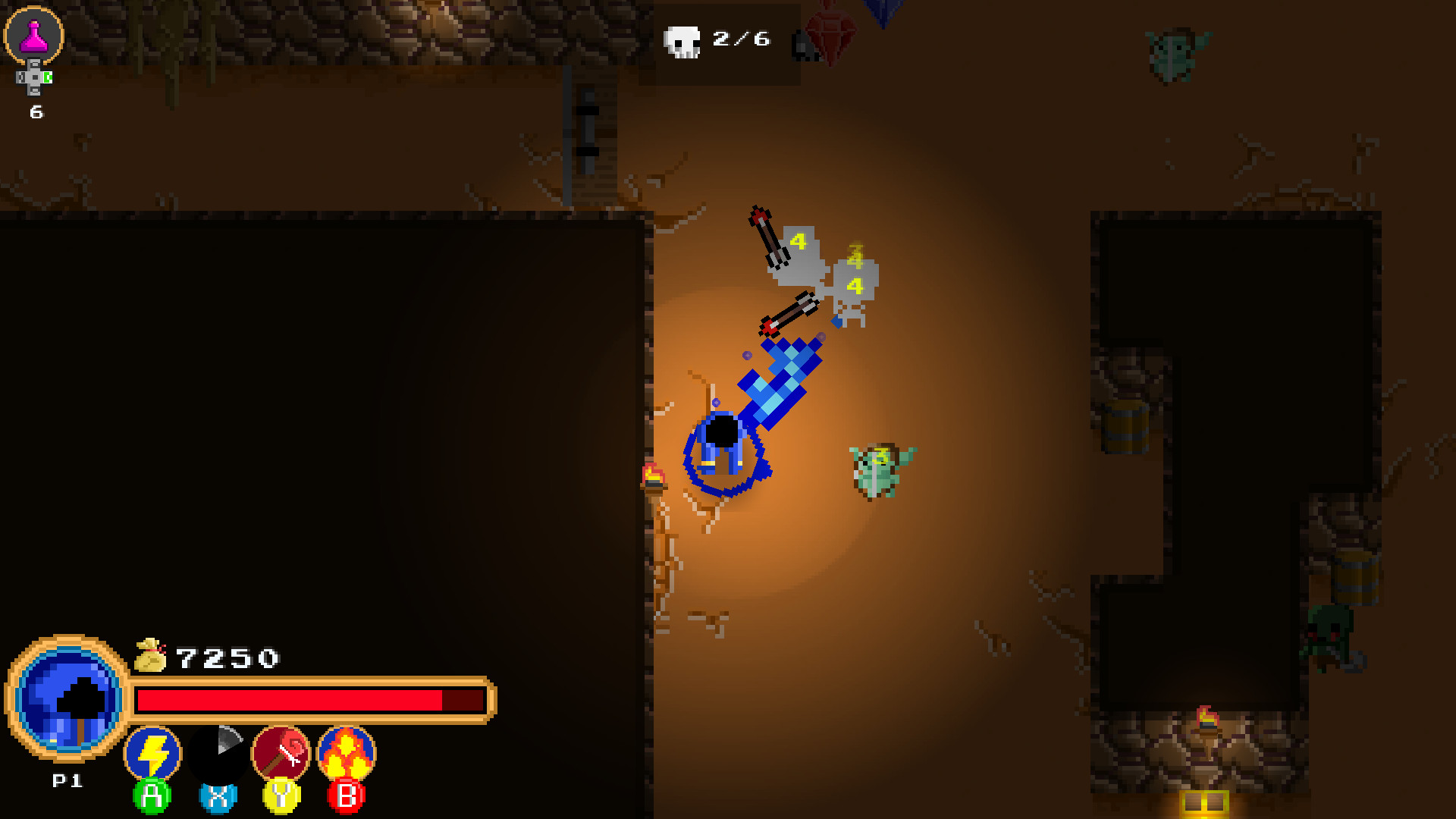
Task: Click the blue crystal at top edge
Action: pos(882,11)
